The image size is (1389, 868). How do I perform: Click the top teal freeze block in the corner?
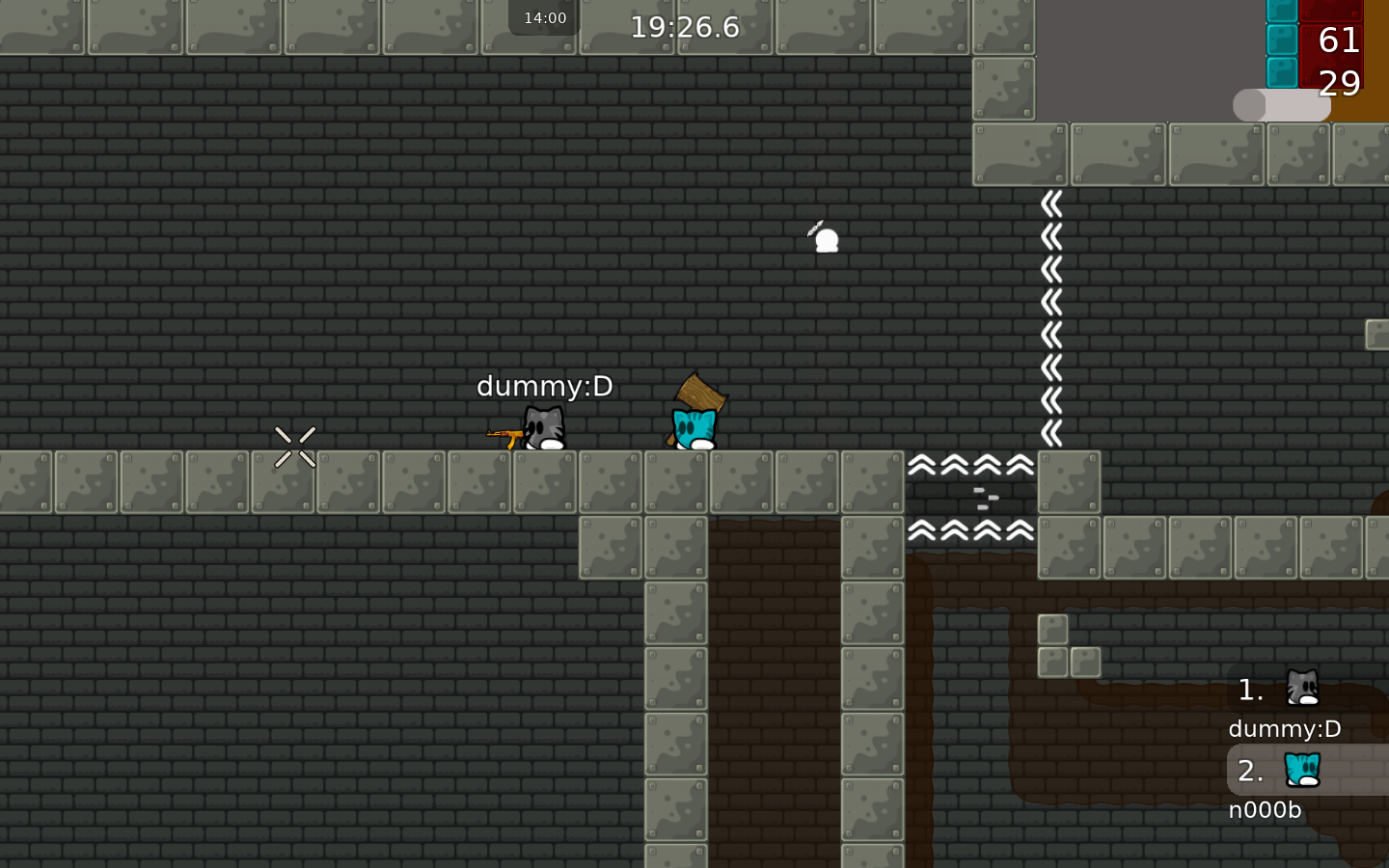pyautogui.click(x=1283, y=12)
